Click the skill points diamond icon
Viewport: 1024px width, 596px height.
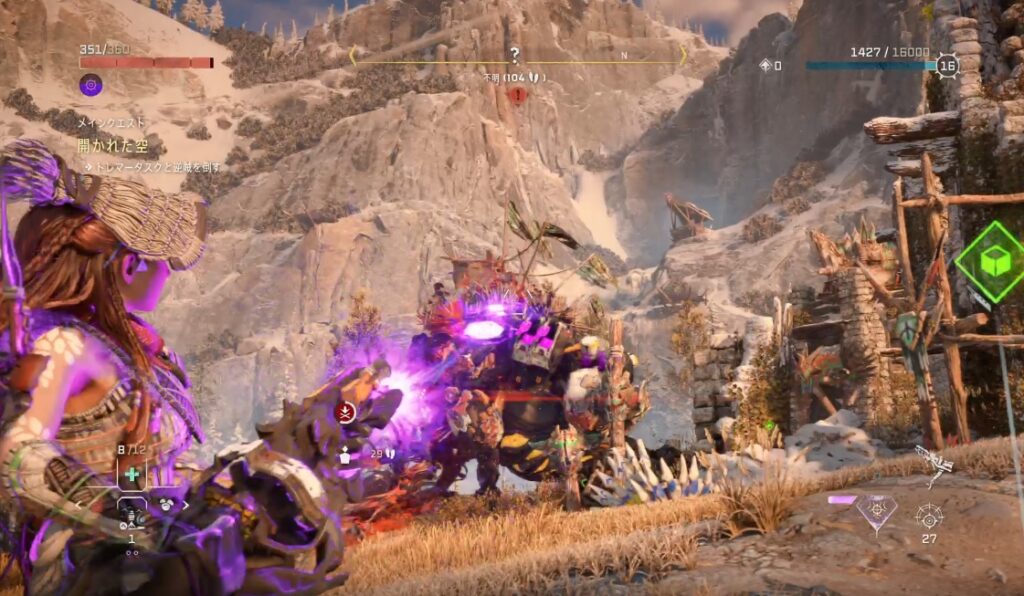click(x=766, y=65)
